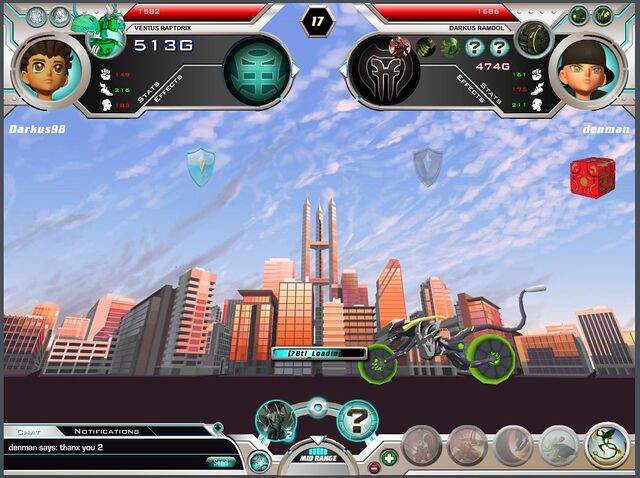Click the green plus button
This screenshot has height=478, width=640.
coord(389,458)
